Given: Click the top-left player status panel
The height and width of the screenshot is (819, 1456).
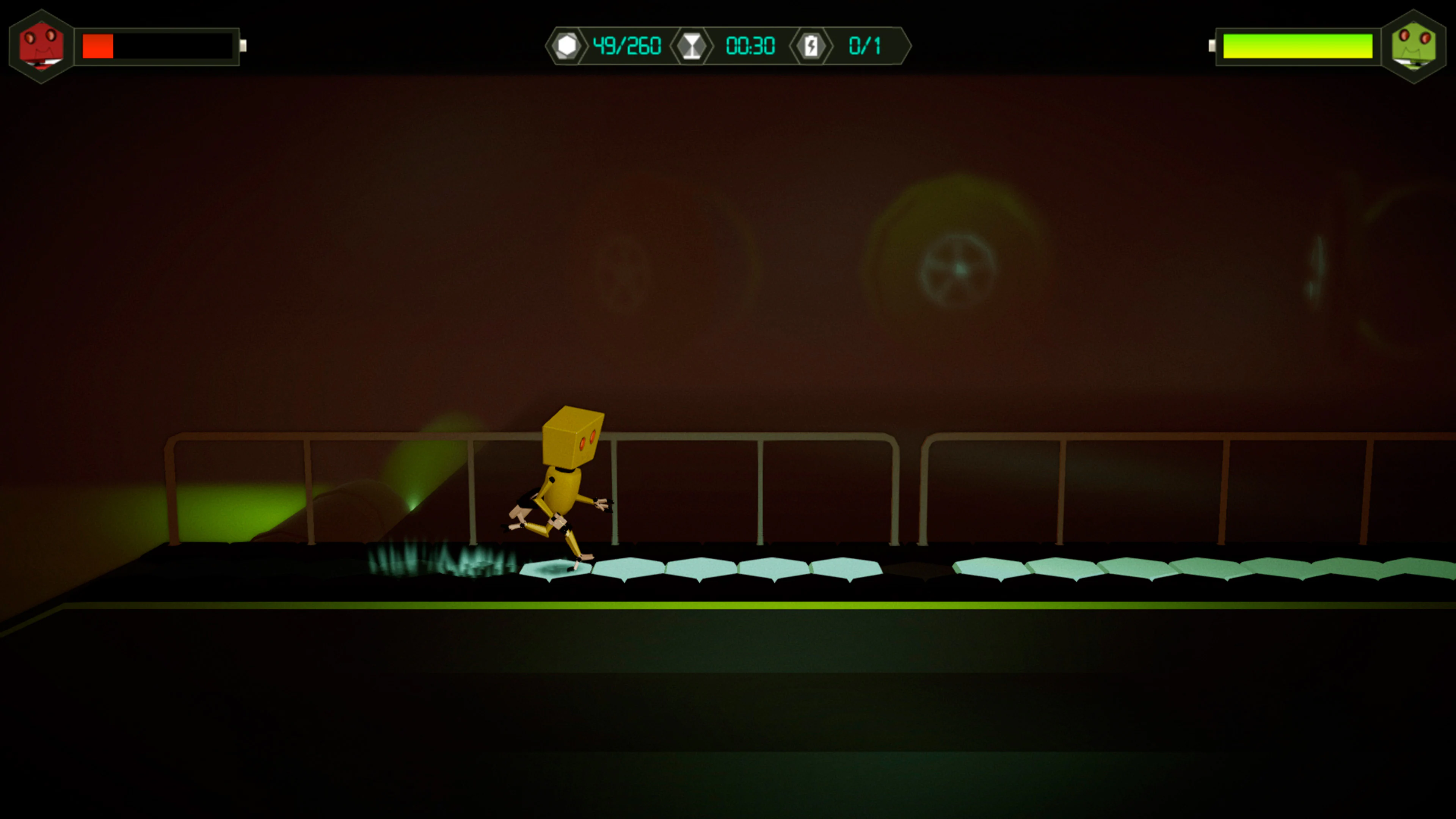Looking at the screenshot, I should pos(130,45).
